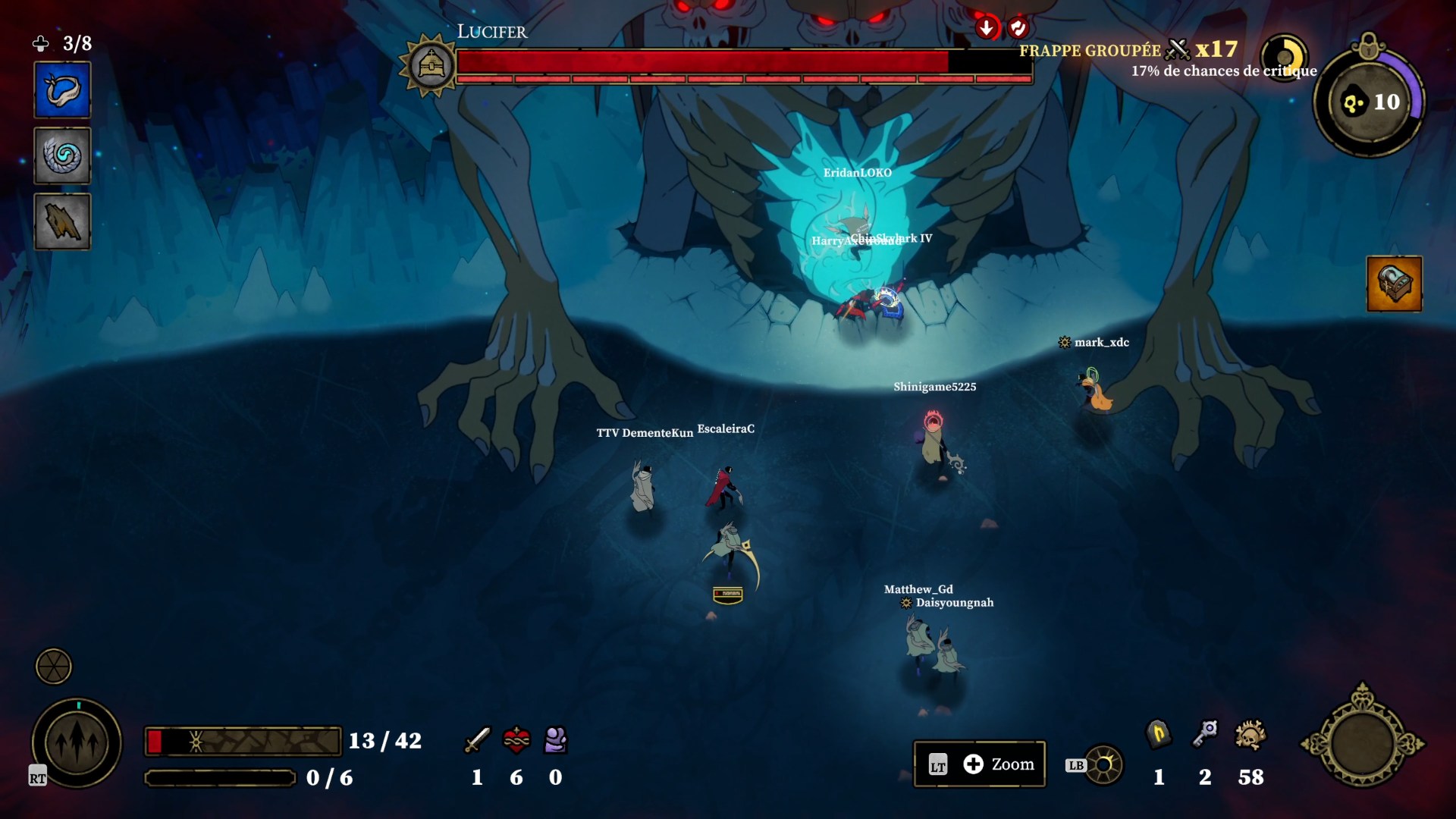Select the brown wood shard item slot
Viewport: 1456px width, 819px height.
(x=62, y=222)
